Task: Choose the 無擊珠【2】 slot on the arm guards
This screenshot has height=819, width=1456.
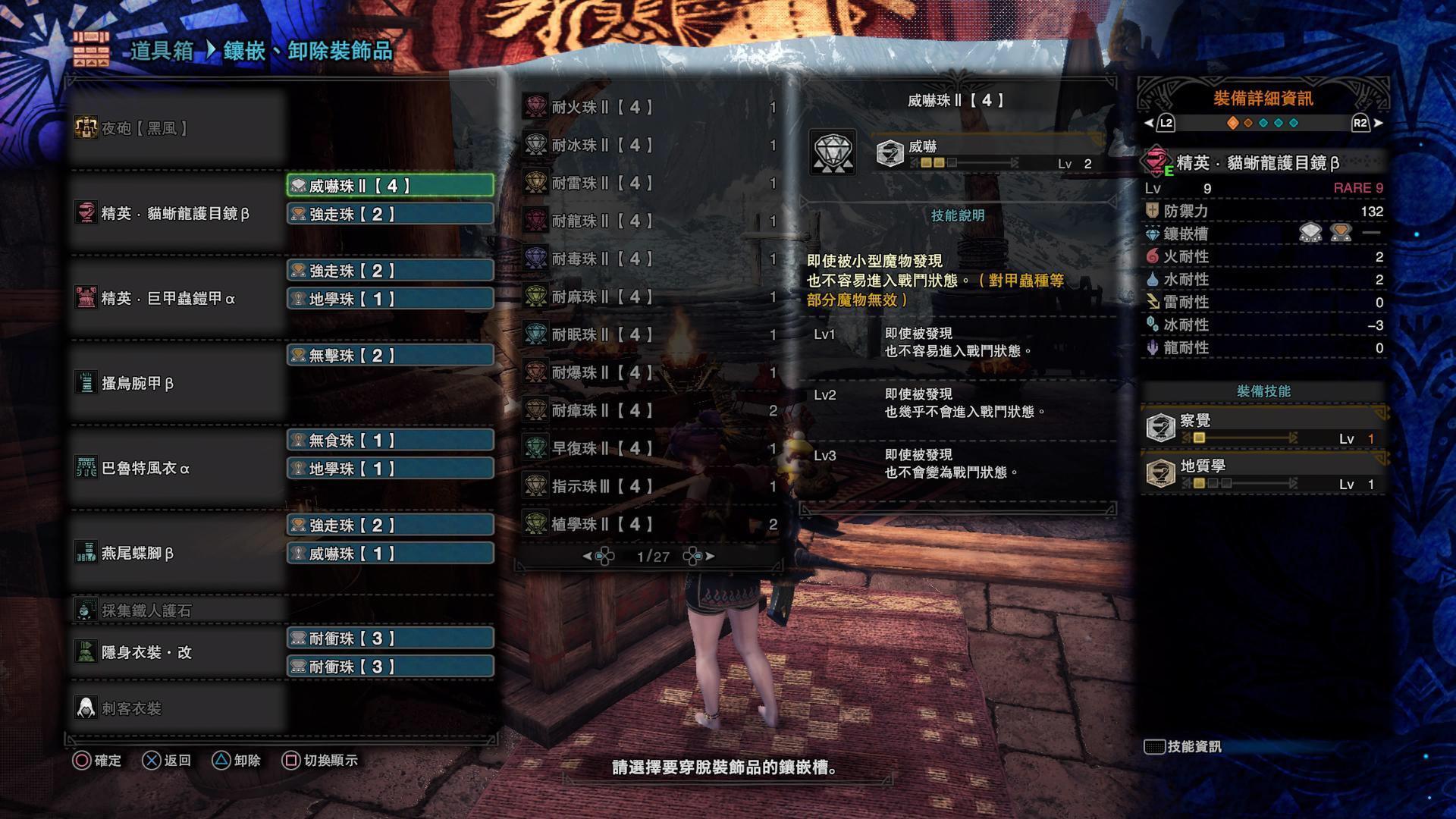Action: (390, 356)
